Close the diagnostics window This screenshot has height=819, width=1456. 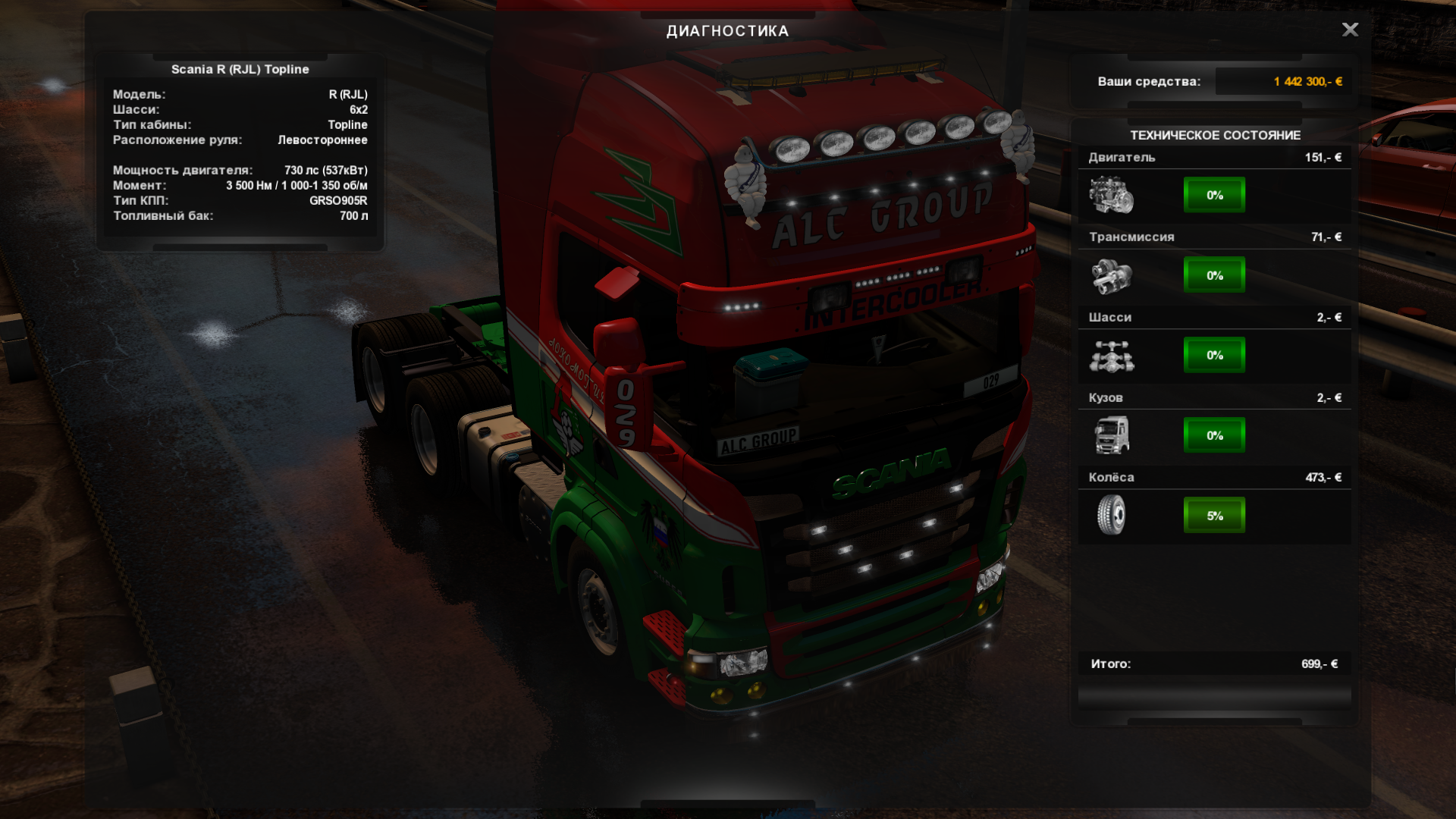(x=1350, y=30)
